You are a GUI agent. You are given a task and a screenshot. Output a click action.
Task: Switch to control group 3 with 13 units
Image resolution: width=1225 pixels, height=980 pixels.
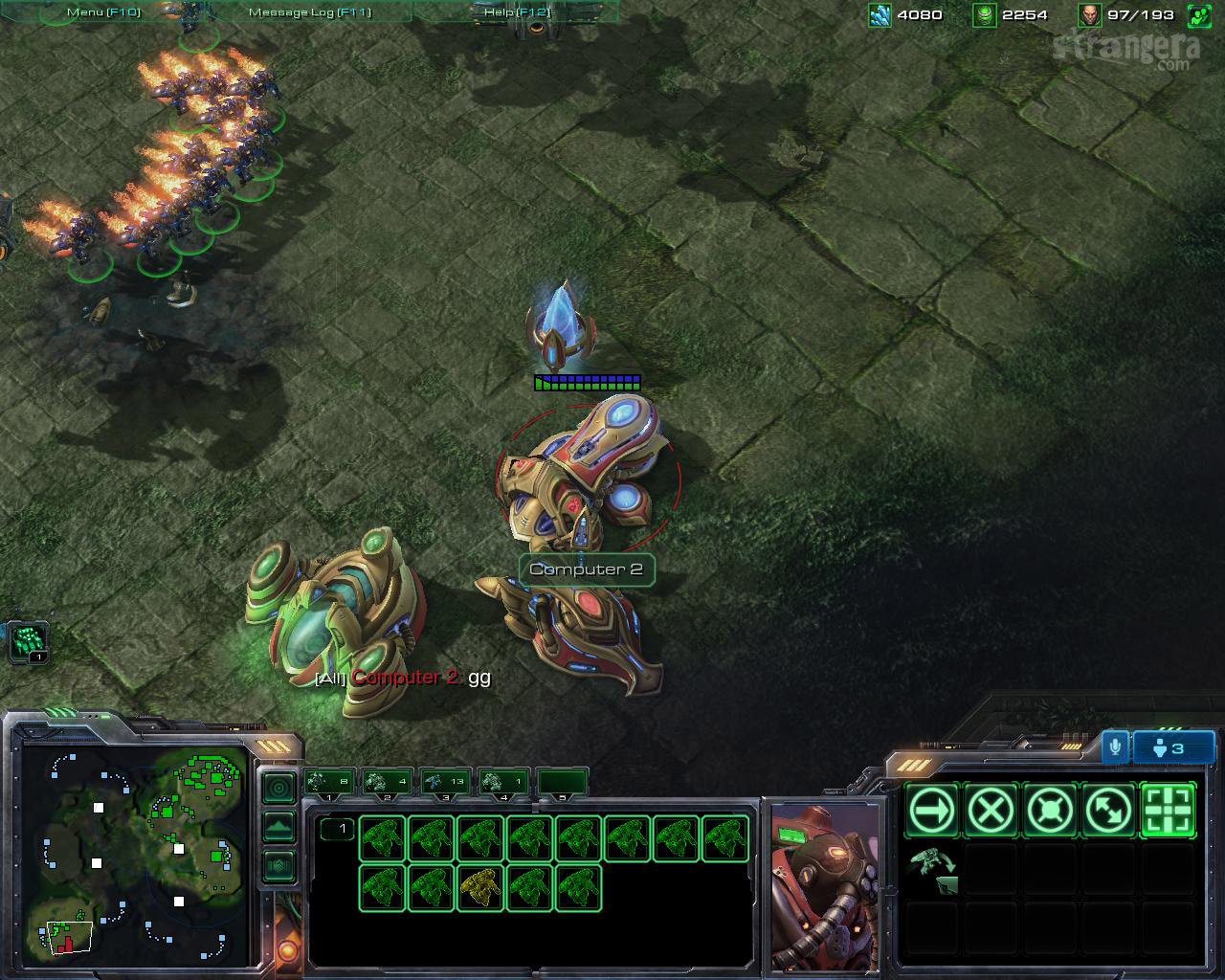pyautogui.click(x=445, y=782)
